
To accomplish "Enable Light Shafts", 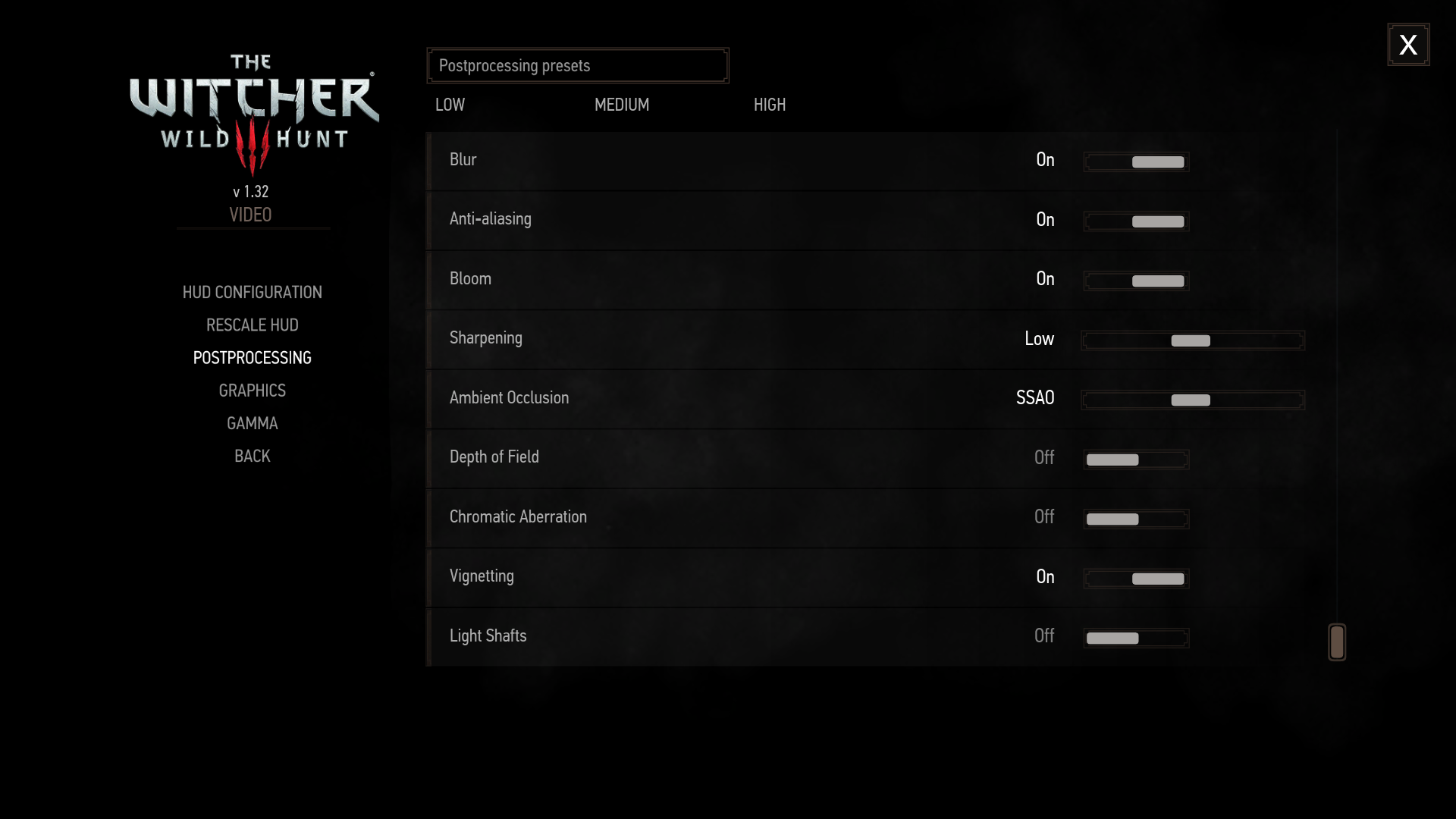I will tap(1136, 638).
